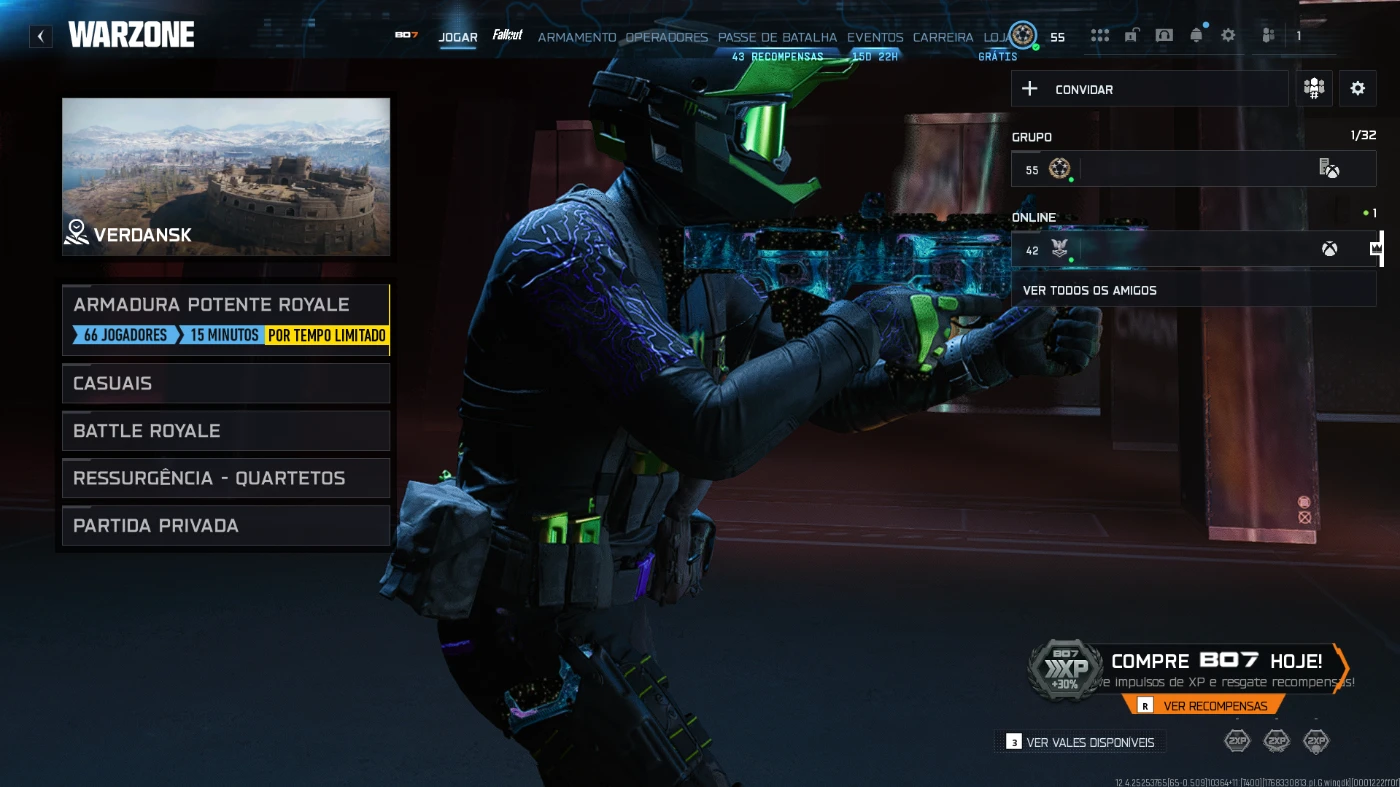
Task: Choose Armadura Potente Royale mode
Action: (226, 319)
